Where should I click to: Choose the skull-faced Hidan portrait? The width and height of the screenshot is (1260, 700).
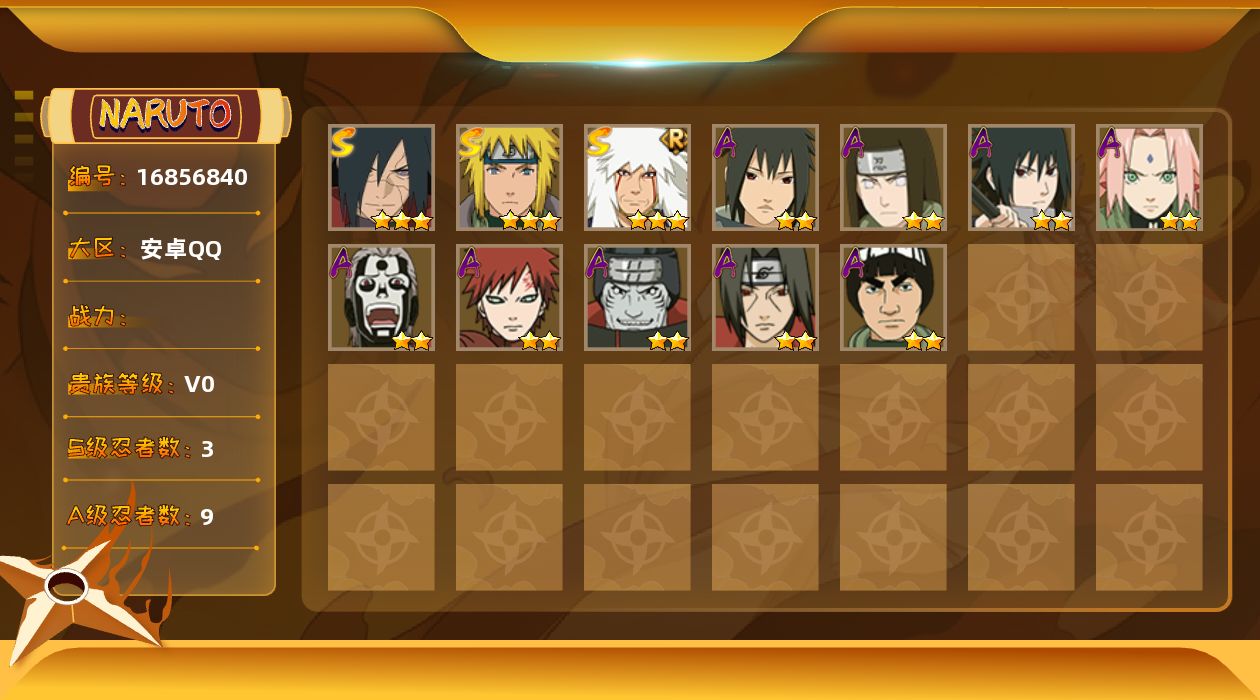point(381,298)
